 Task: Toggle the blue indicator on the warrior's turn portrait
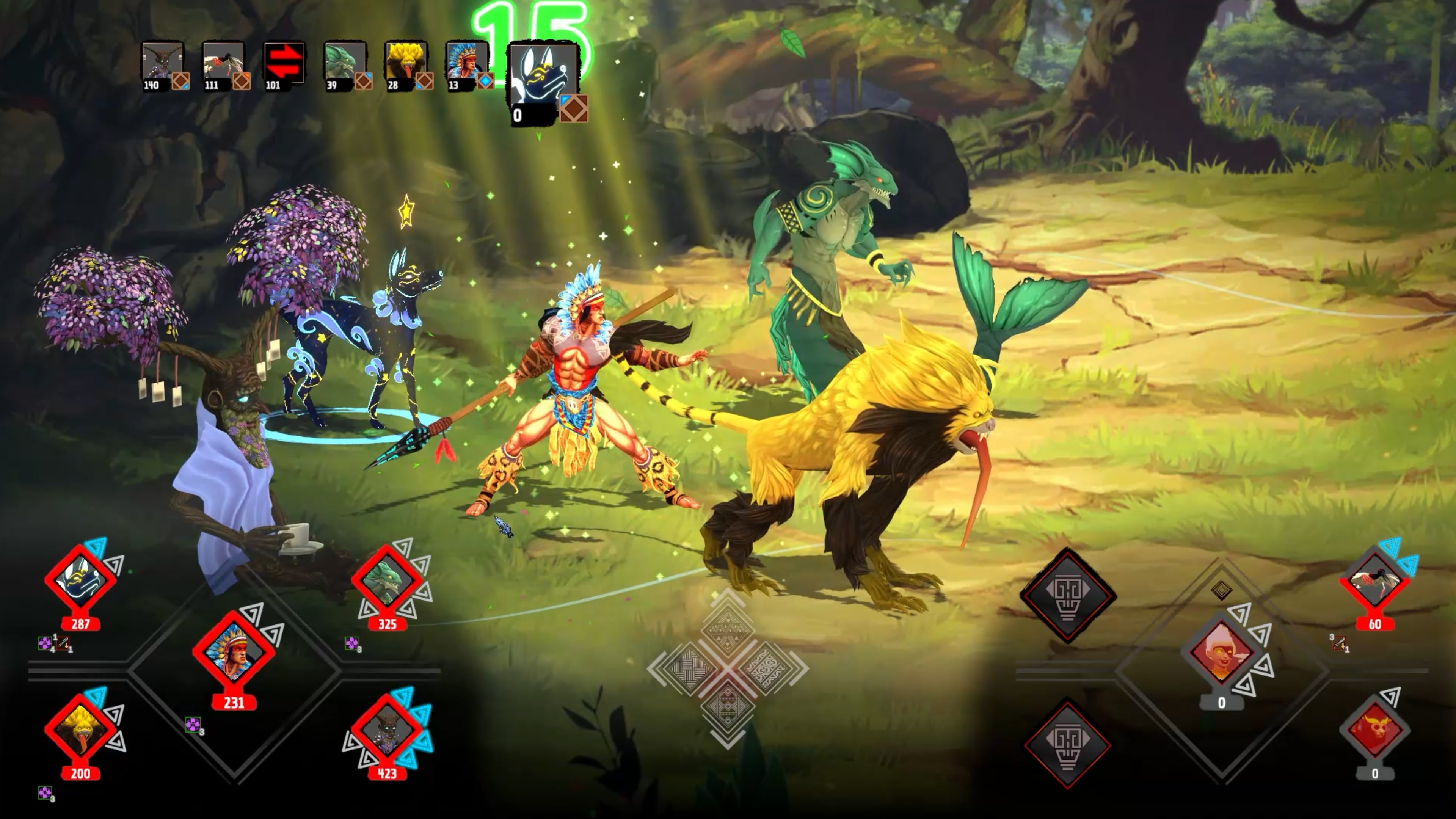pos(487,83)
